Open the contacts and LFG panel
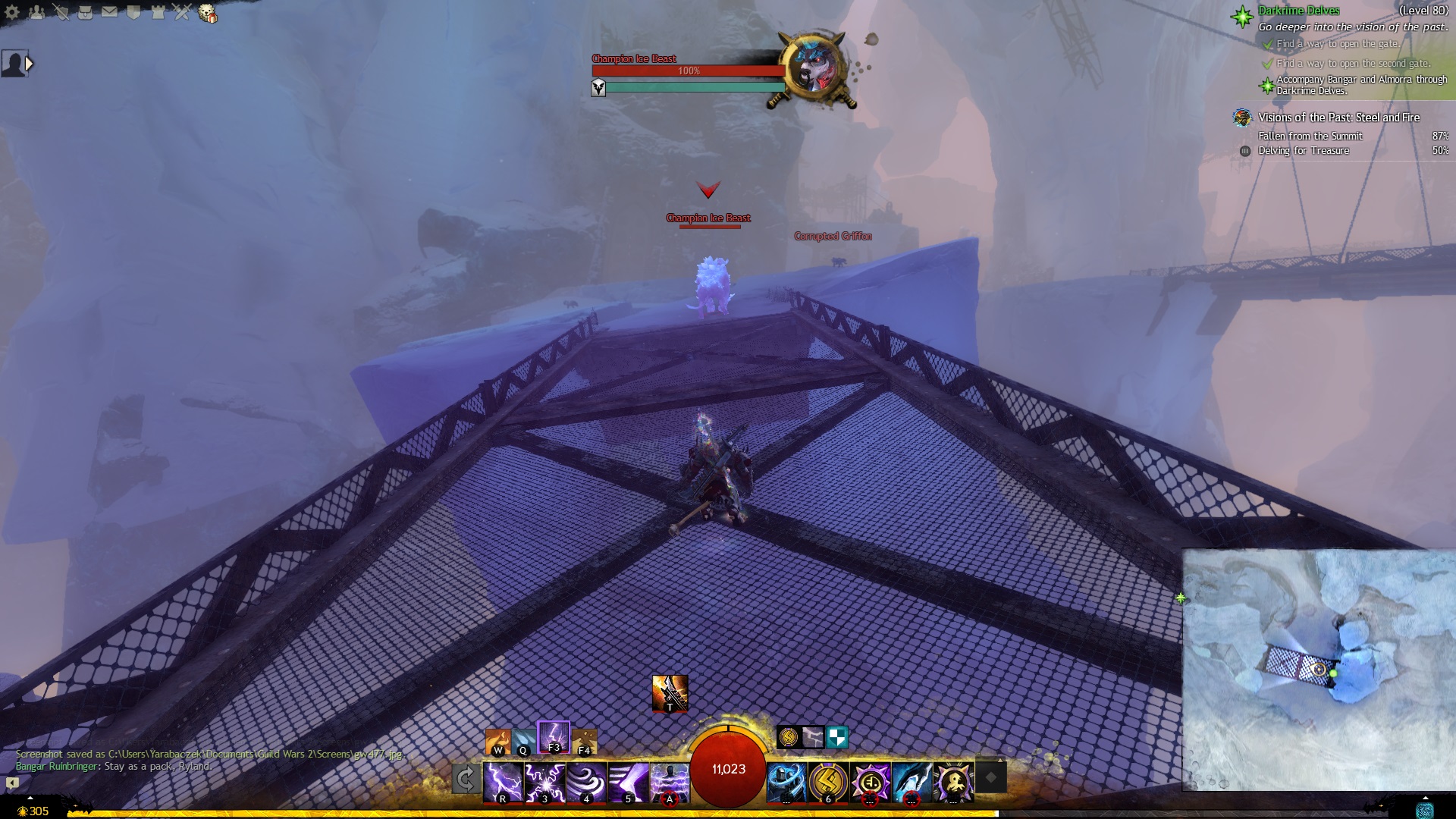 coord(36,12)
